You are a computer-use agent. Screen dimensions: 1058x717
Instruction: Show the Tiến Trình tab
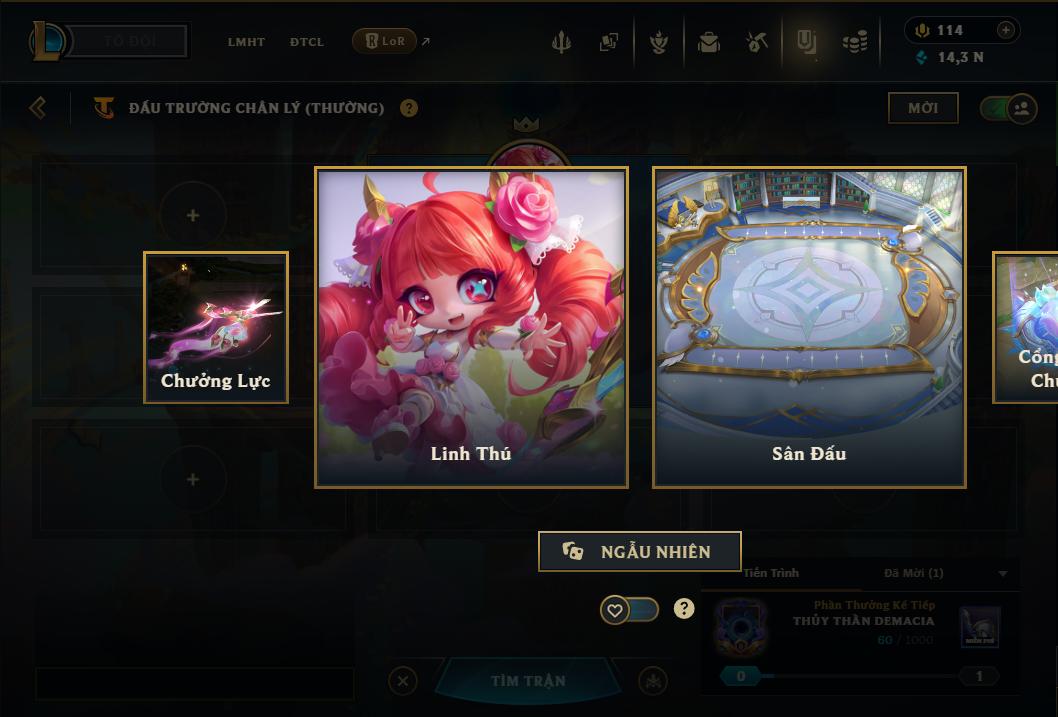coord(771,573)
